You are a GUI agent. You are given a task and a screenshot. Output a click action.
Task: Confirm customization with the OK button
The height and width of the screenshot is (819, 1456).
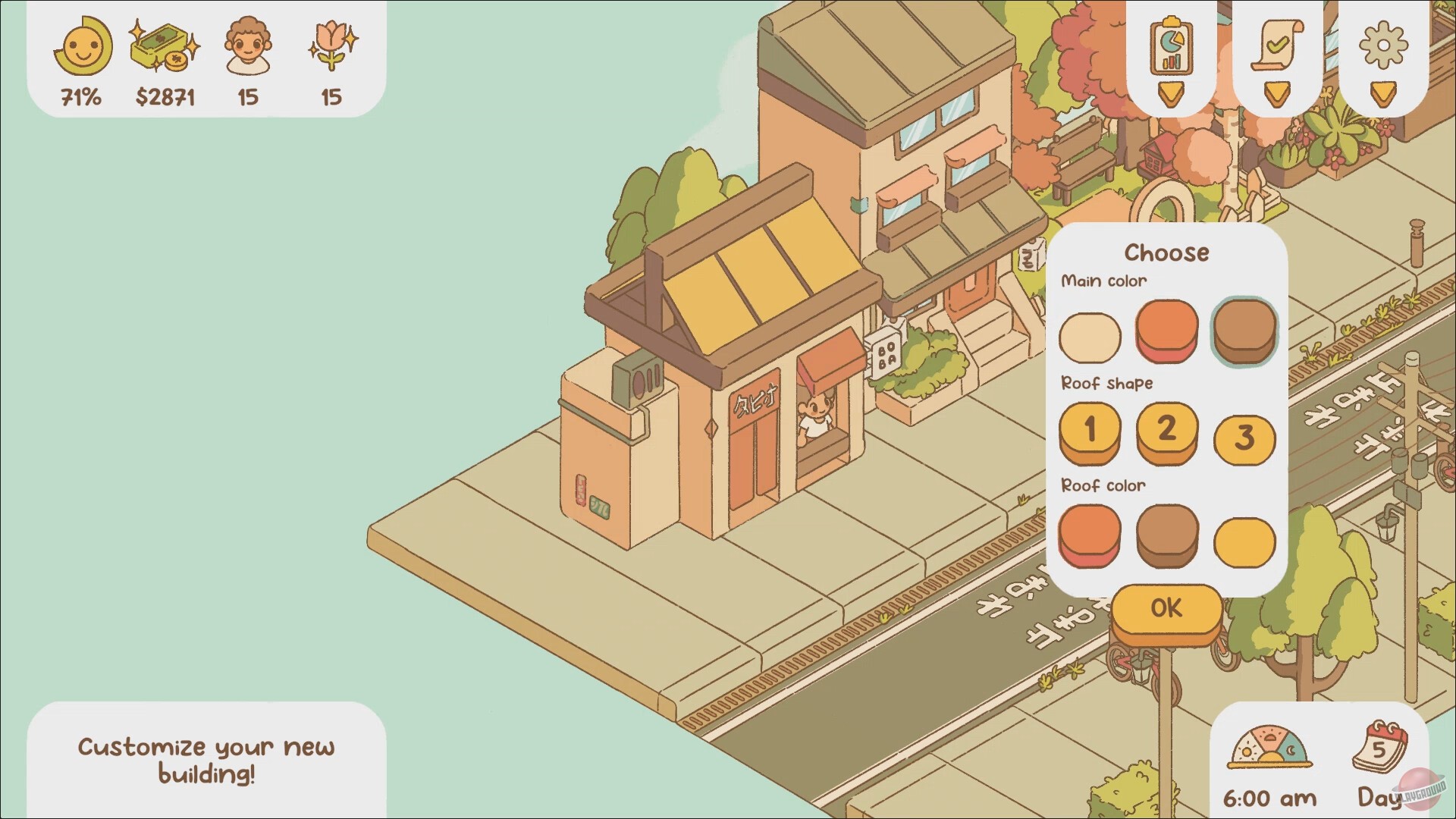click(x=1166, y=608)
